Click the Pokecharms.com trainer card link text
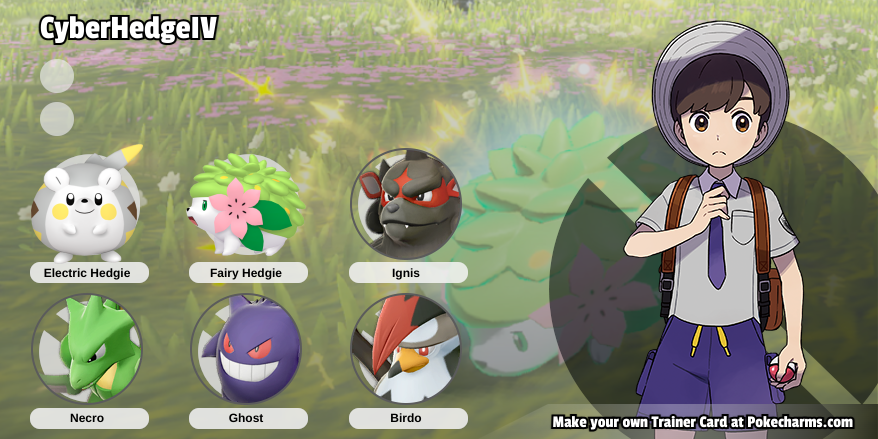 (x=702, y=422)
